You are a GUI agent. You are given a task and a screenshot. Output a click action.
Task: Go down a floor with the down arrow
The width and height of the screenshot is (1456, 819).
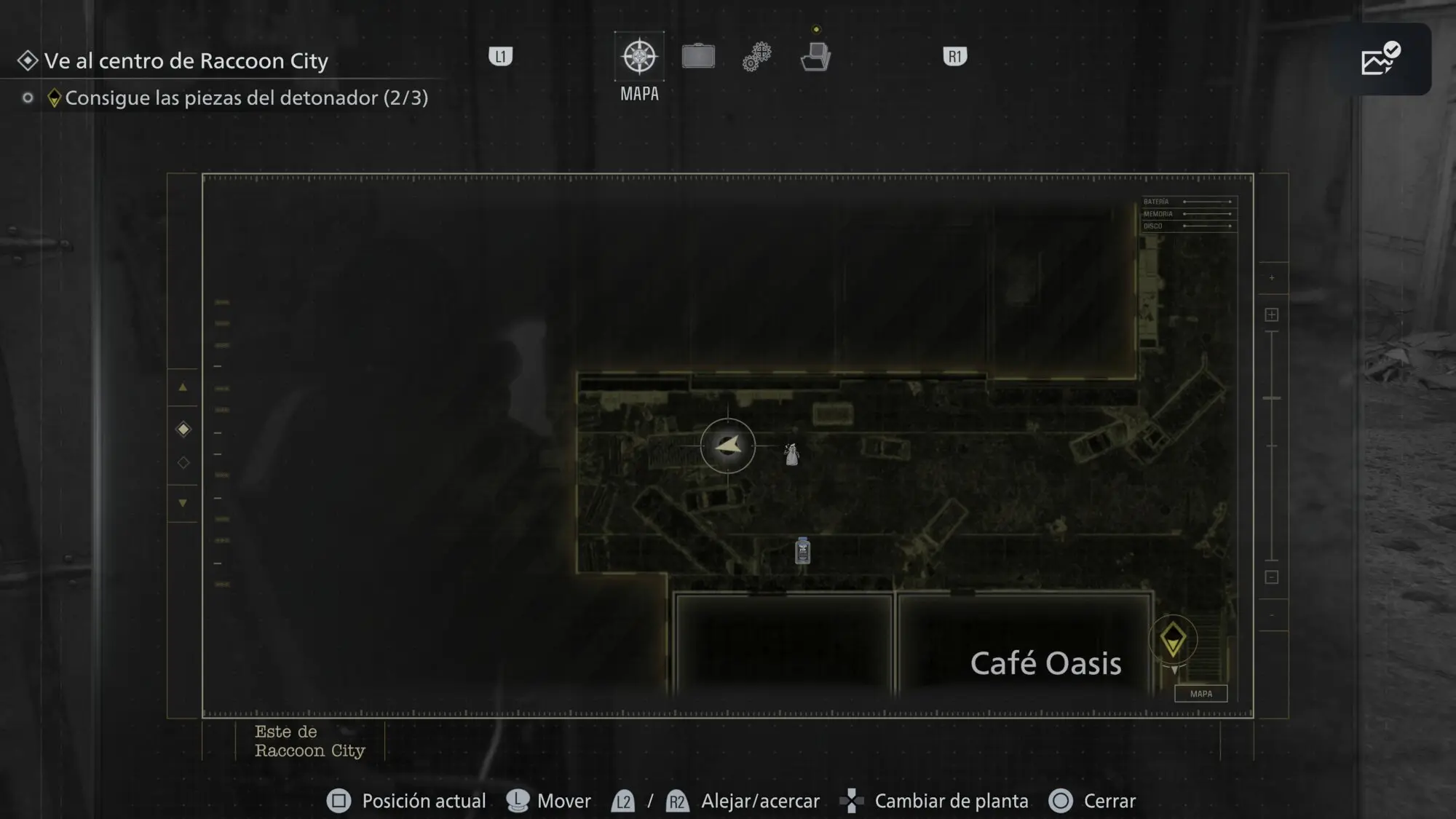(x=183, y=503)
